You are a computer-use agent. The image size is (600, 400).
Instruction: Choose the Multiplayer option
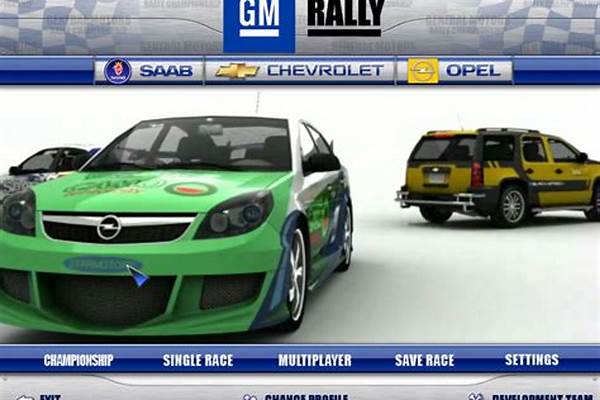(x=314, y=360)
